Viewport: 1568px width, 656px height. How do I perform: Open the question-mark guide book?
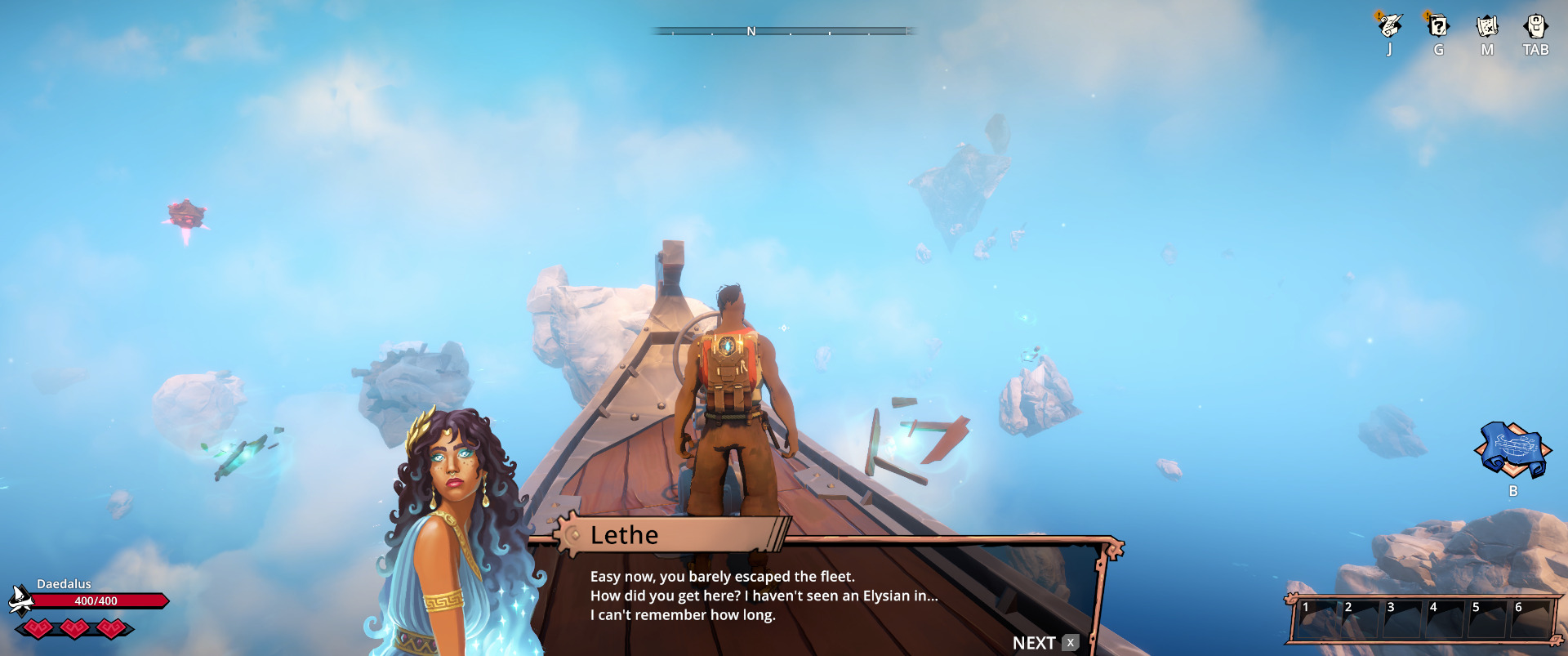click(1438, 26)
